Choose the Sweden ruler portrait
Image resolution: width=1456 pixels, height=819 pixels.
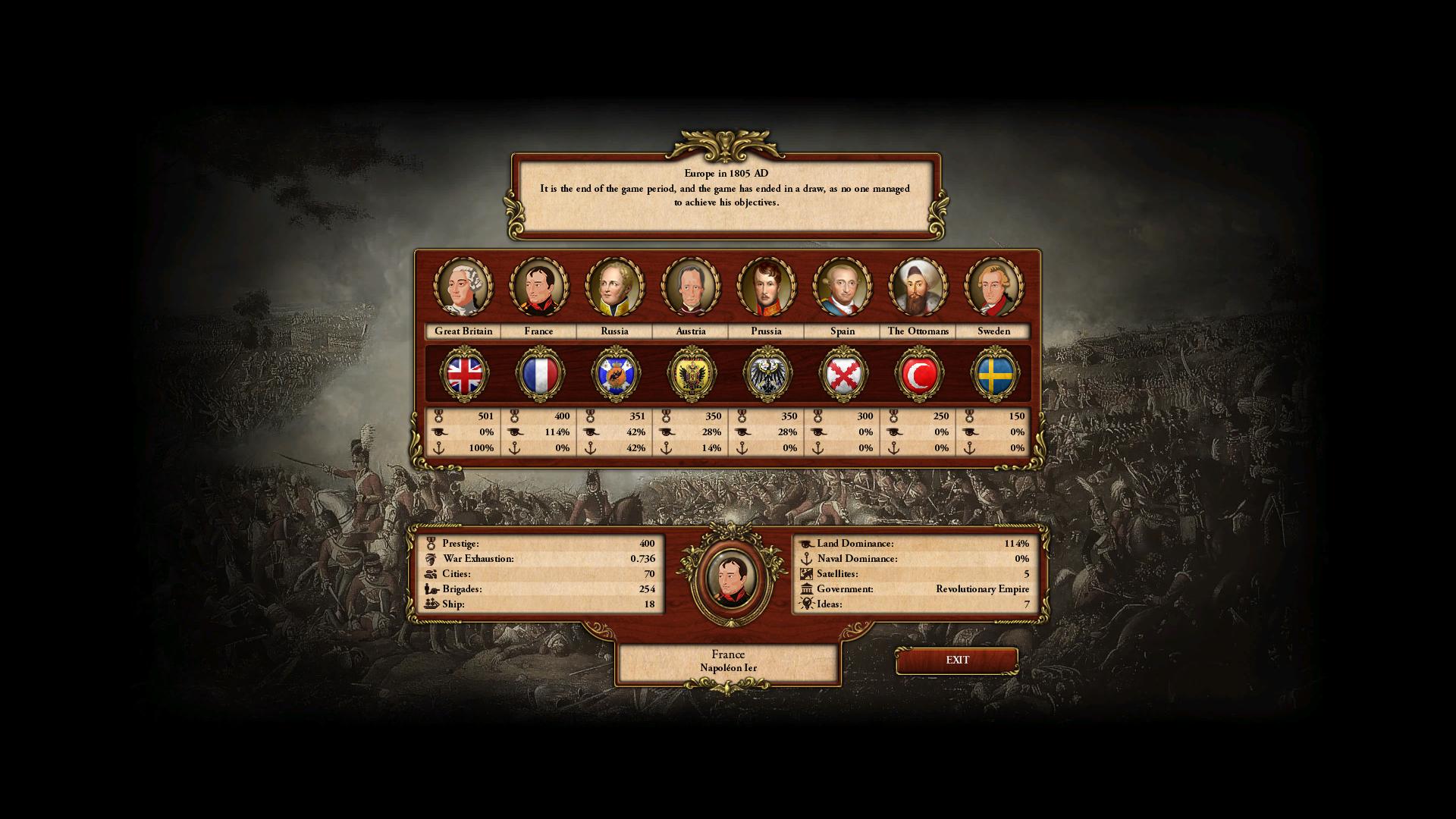(994, 287)
